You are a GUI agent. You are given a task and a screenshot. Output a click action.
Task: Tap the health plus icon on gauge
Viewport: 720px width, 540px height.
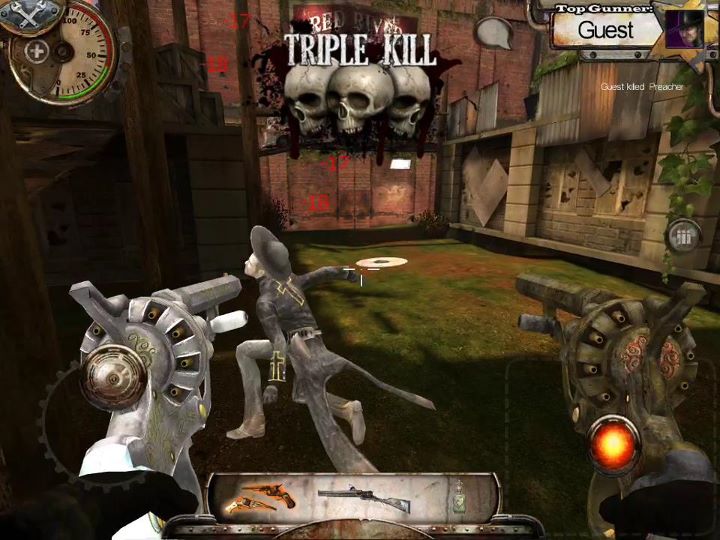(37, 52)
